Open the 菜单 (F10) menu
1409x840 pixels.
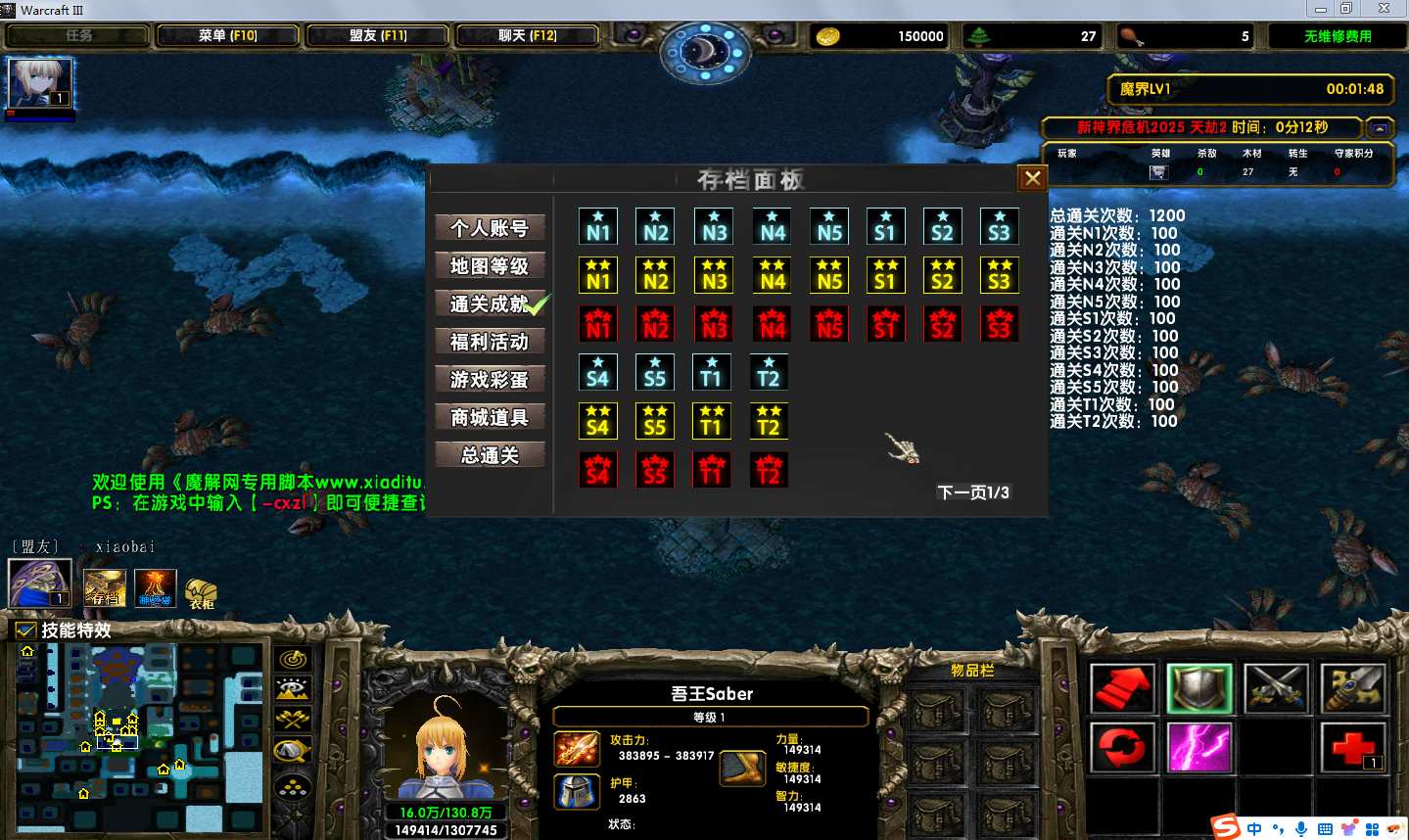(228, 36)
